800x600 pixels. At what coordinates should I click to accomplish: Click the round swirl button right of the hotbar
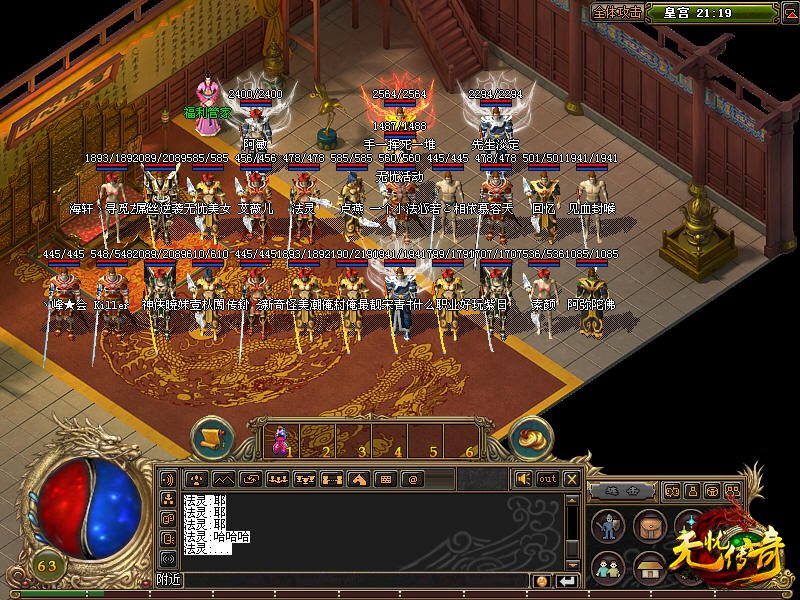[x=531, y=437]
